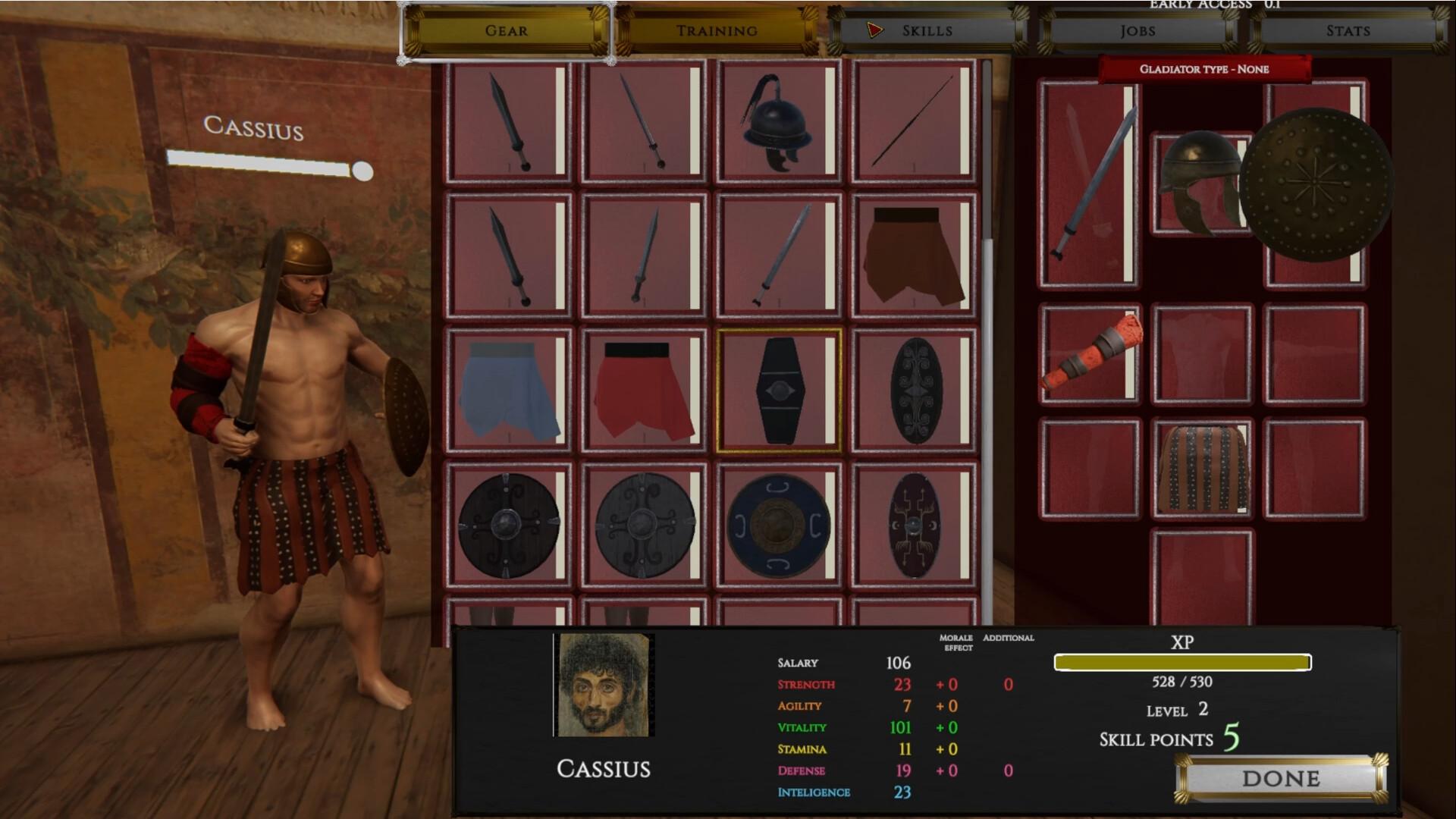The image size is (1456, 819).
Task: Click the equipped striped skirt slot
Action: (x=1202, y=466)
